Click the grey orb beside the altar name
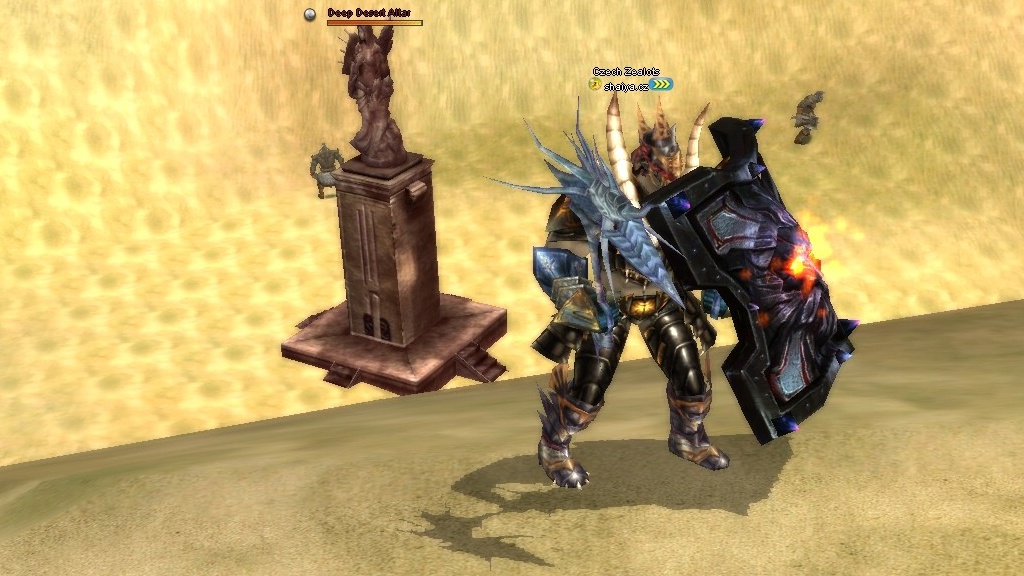 point(310,14)
